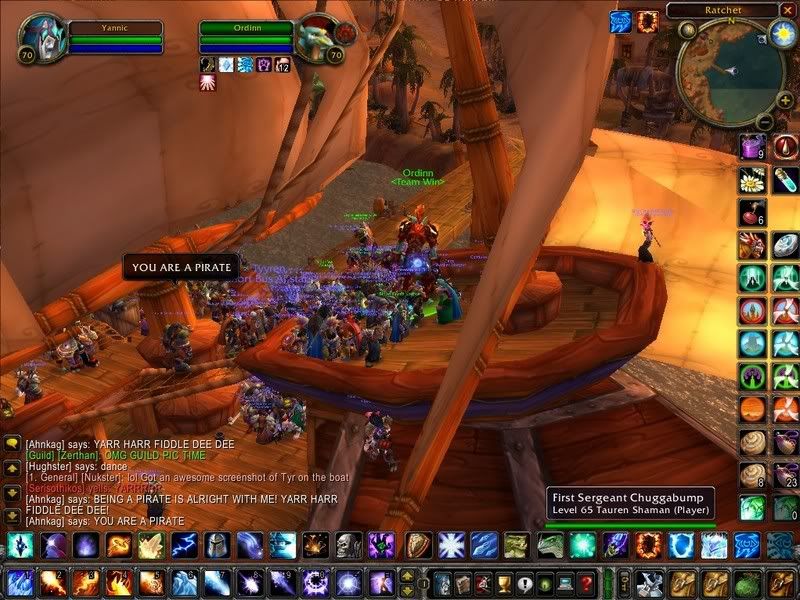800x600 pixels.
Task: Select the Ordinn target portrait
Action: [319, 37]
